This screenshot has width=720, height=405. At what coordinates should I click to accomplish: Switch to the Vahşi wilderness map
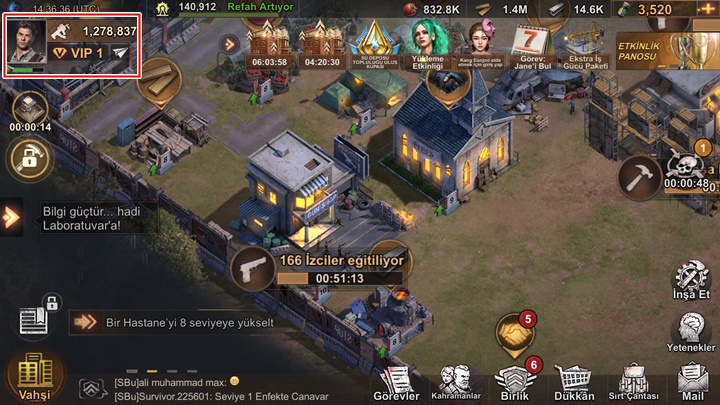29,376
